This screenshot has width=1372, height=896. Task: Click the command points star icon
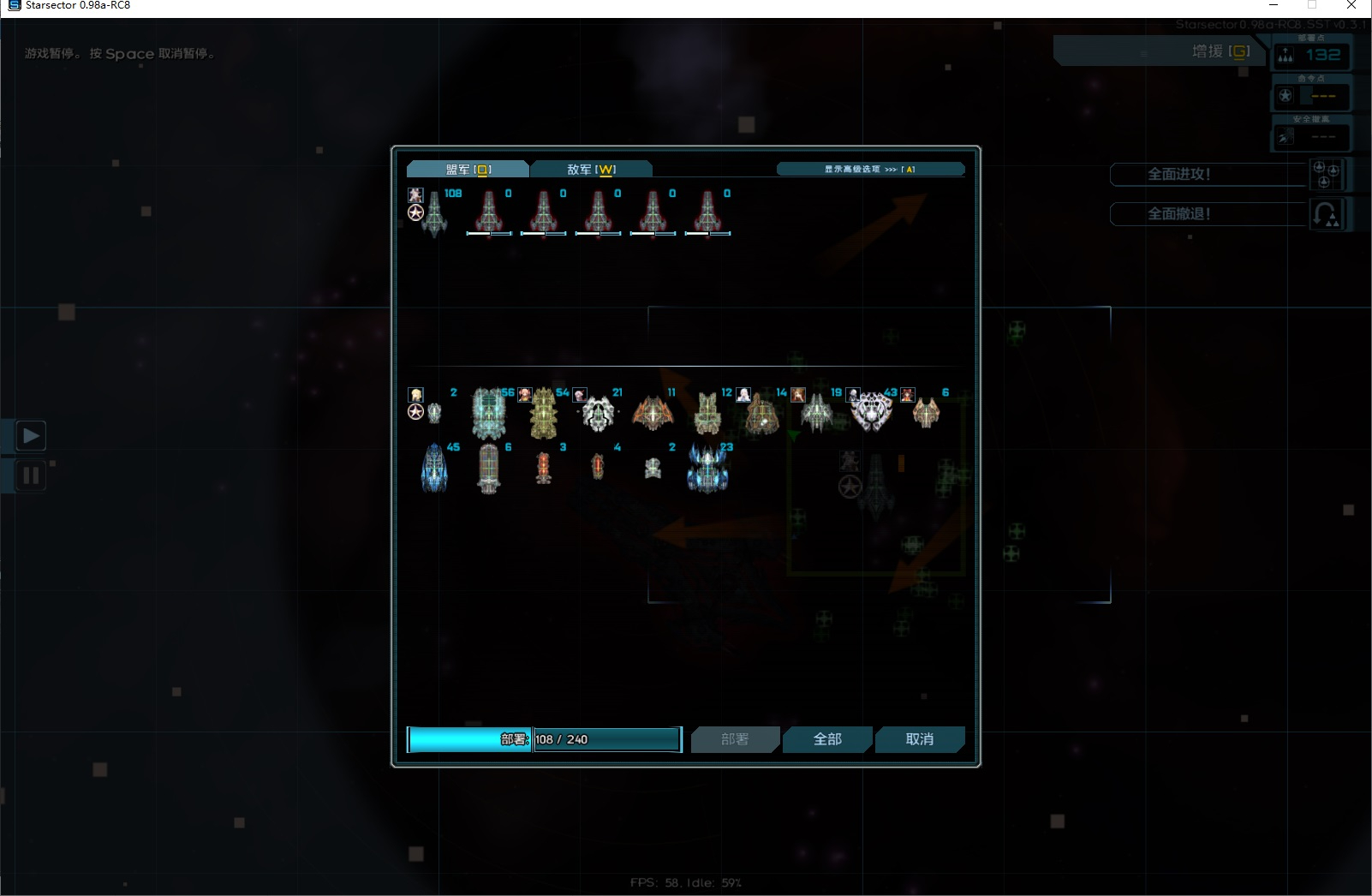pyautogui.click(x=1285, y=96)
